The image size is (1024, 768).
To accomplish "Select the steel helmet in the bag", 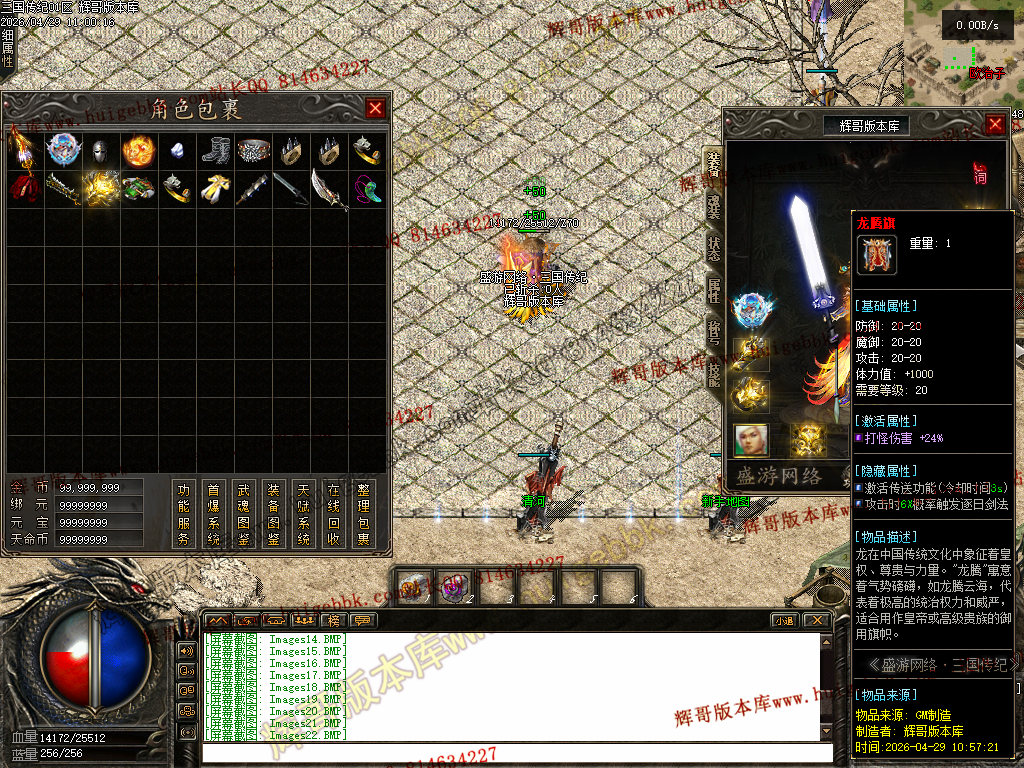I will 100,152.
